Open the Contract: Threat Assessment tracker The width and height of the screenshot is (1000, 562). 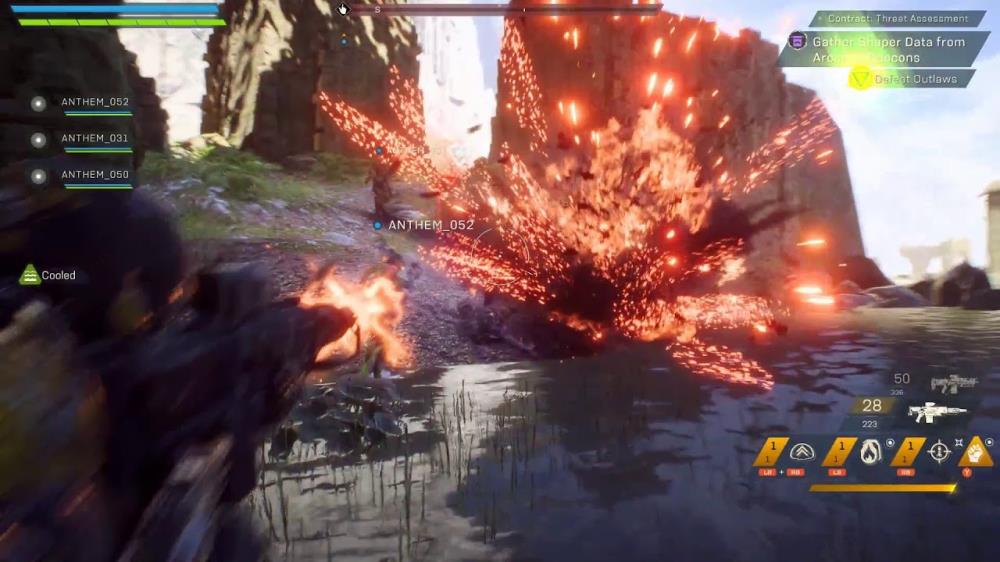coord(899,18)
